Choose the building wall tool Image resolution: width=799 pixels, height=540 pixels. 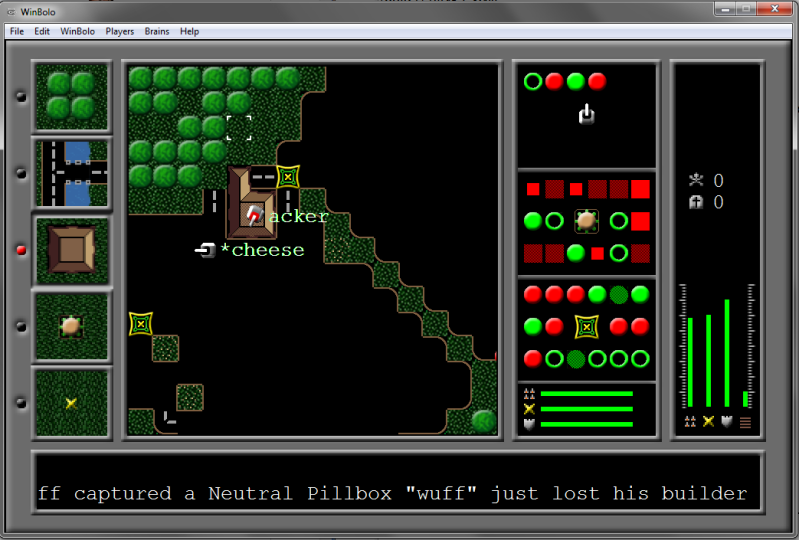coord(72,250)
